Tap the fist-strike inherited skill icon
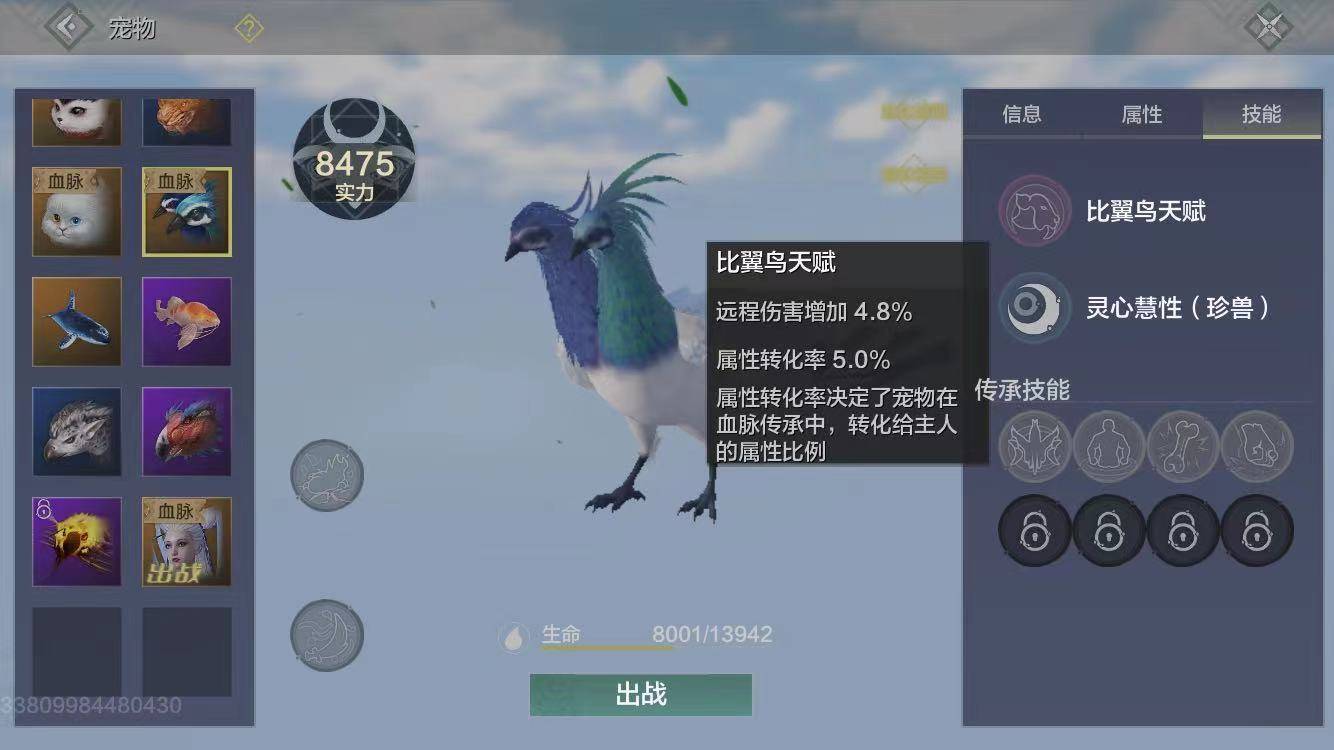Viewport: 1334px width, 750px height. coord(1259,447)
